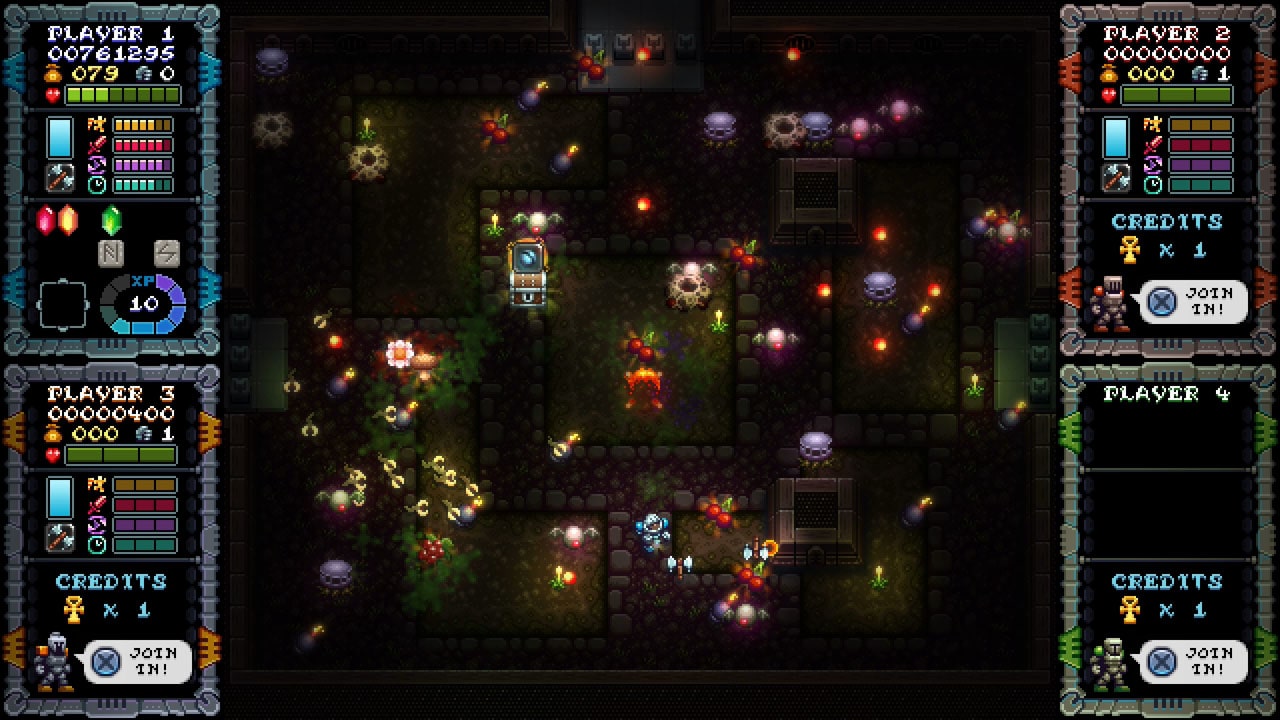1280x720 pixels.
Task: Click Player 1's green health bar
Action: pyautogui.click(x=122, y=95)
